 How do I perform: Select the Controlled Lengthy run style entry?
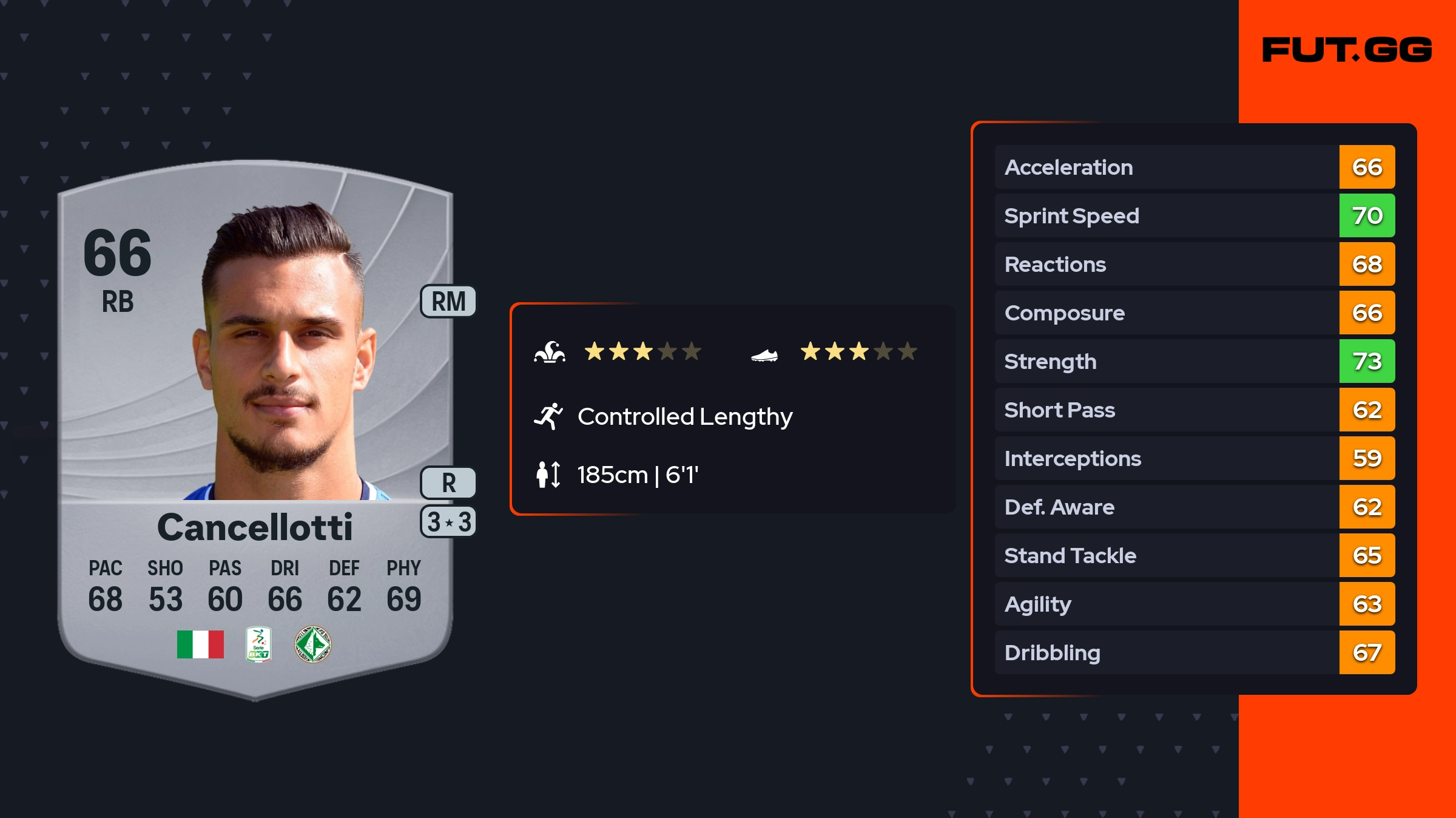click(x=684, y=417)
